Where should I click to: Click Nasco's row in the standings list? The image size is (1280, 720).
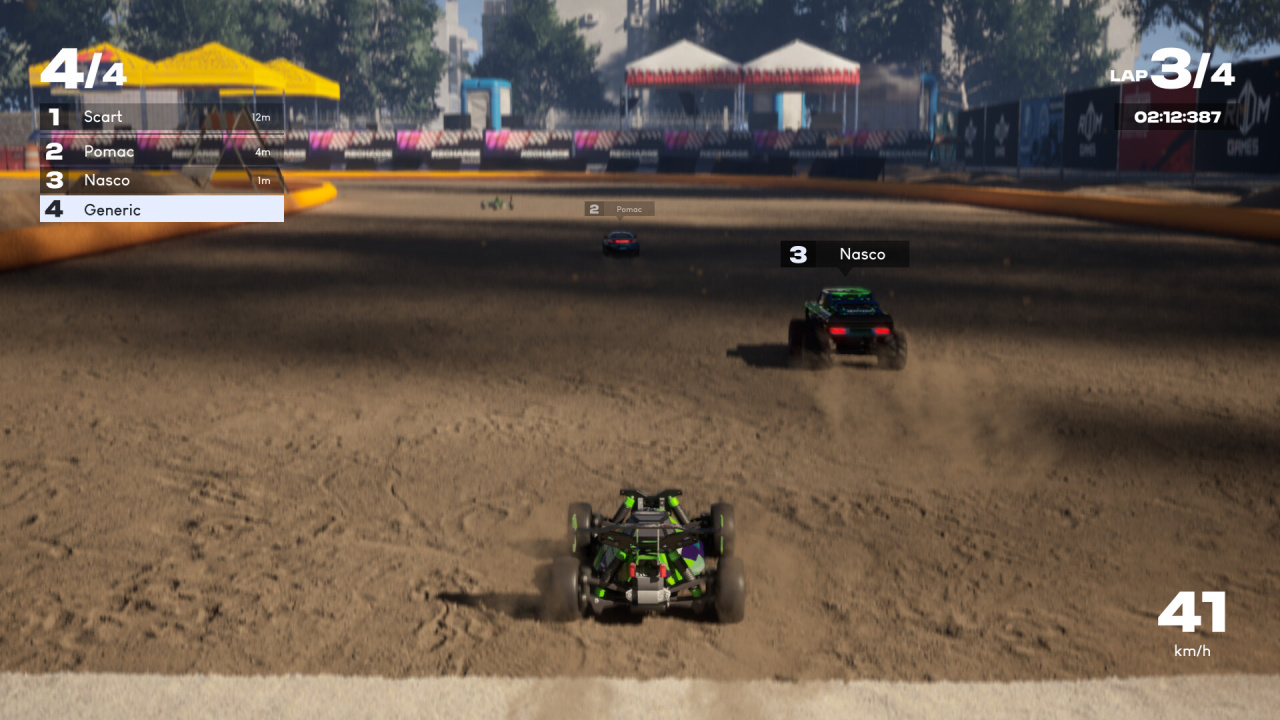point(161,180)
